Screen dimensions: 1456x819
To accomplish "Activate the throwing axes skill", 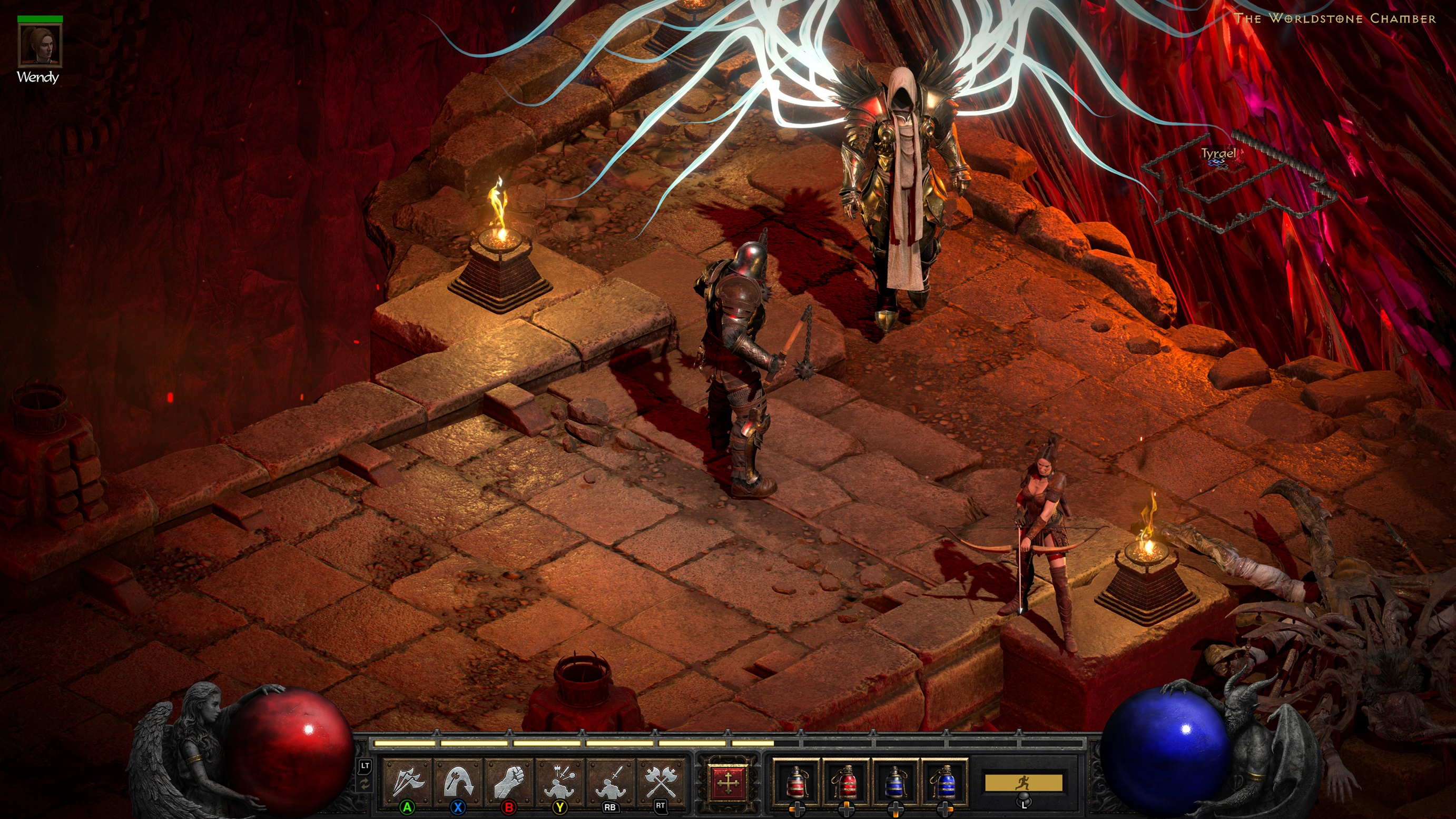I will [x=408, y=781].
